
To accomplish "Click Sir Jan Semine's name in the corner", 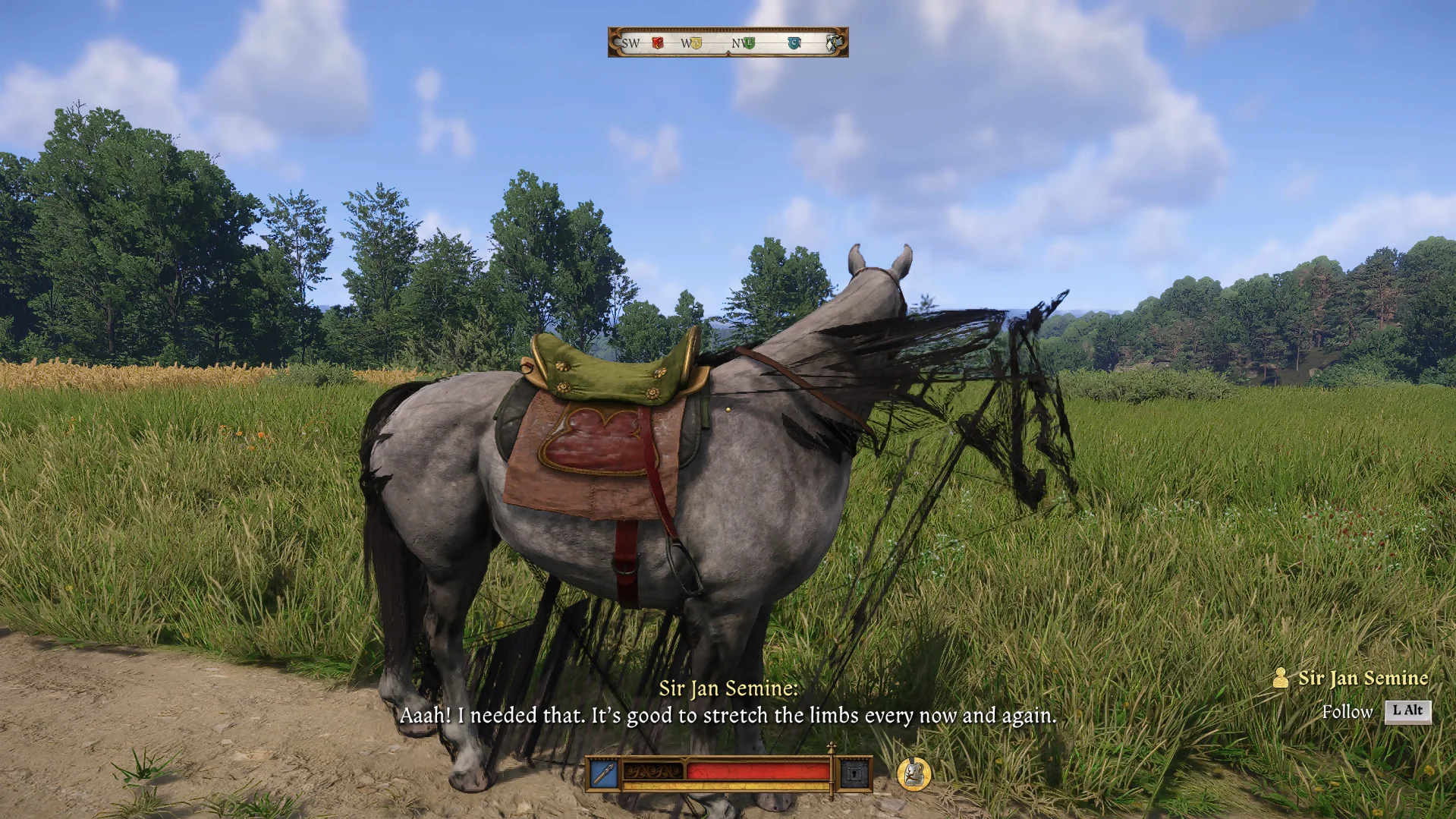I will point(1363,679).
